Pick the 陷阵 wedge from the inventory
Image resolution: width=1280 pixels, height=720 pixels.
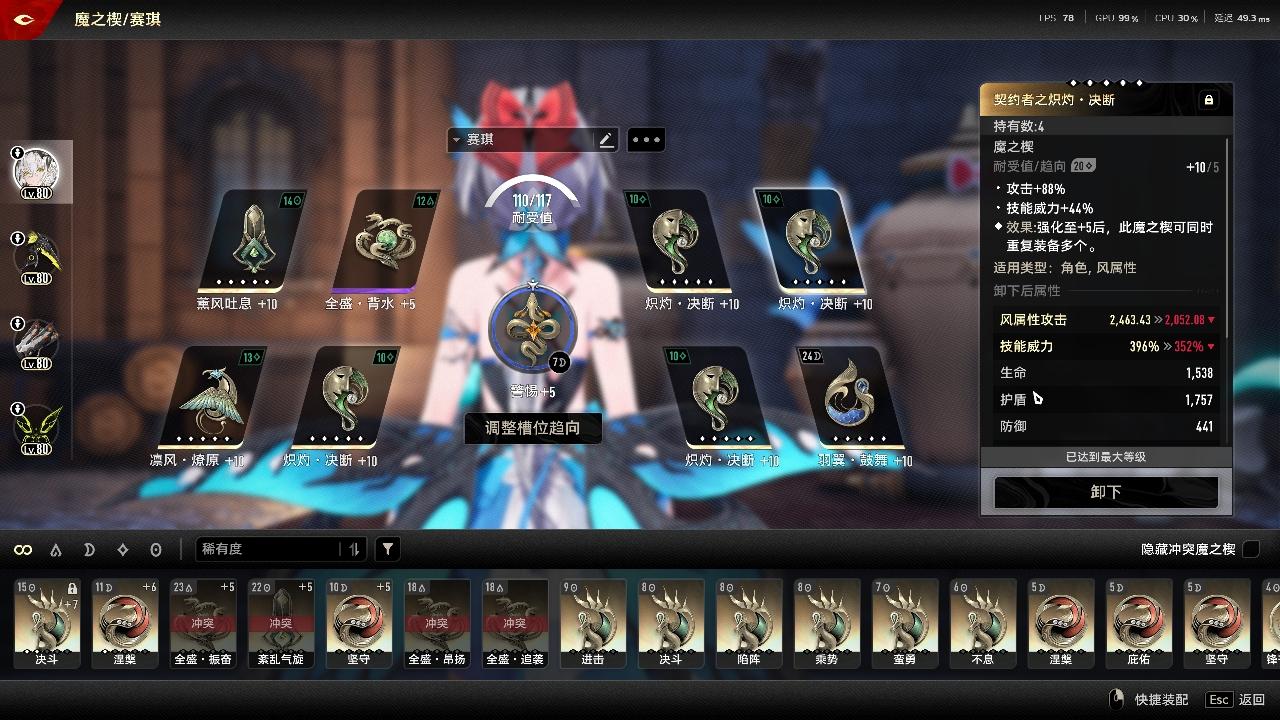coord(748,622)
